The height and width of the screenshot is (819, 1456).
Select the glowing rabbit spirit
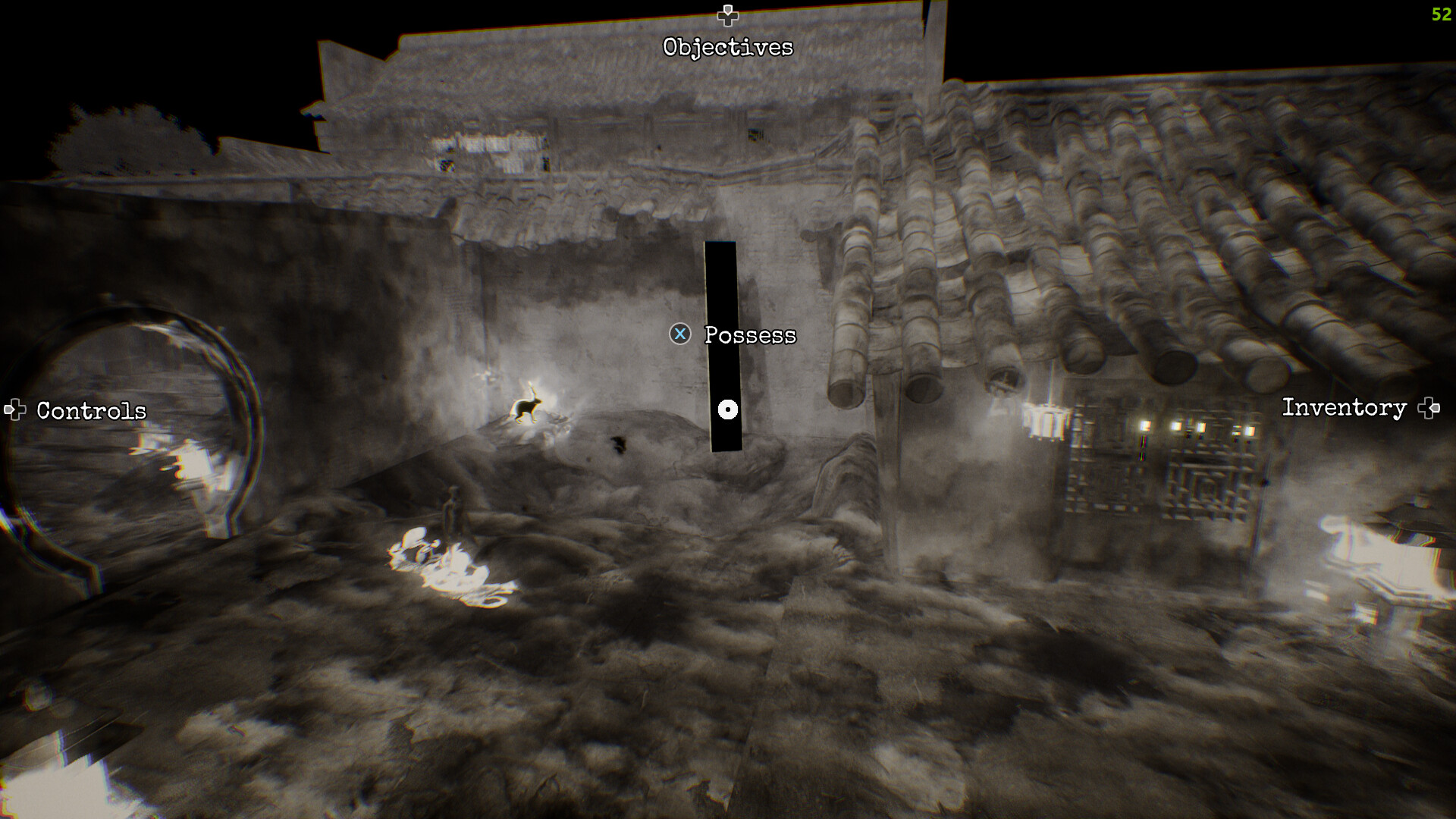[x=526, y=408]
